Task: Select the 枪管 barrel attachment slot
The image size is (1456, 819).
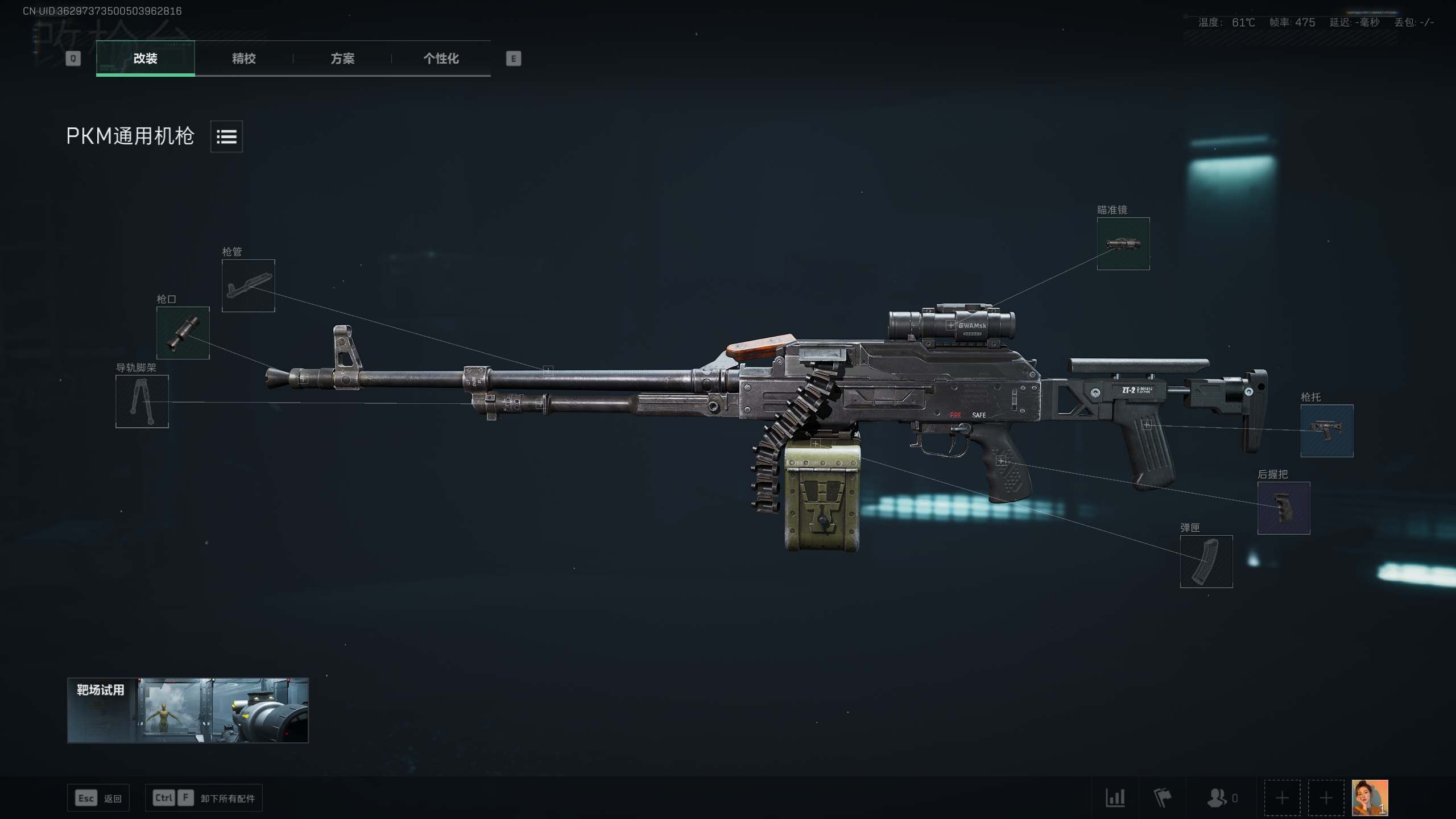Action: point(248,286)
